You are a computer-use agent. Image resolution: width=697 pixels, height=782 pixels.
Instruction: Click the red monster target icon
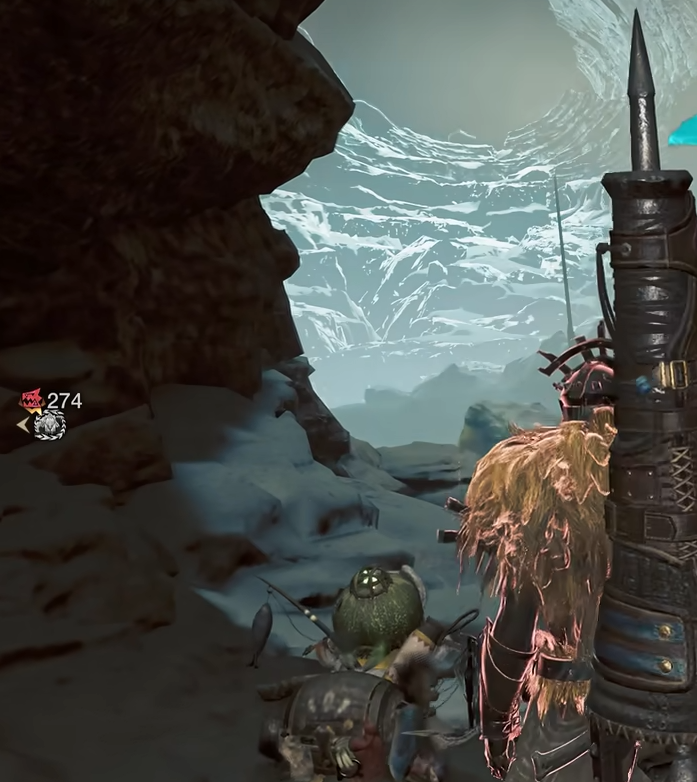click(32, 401)
